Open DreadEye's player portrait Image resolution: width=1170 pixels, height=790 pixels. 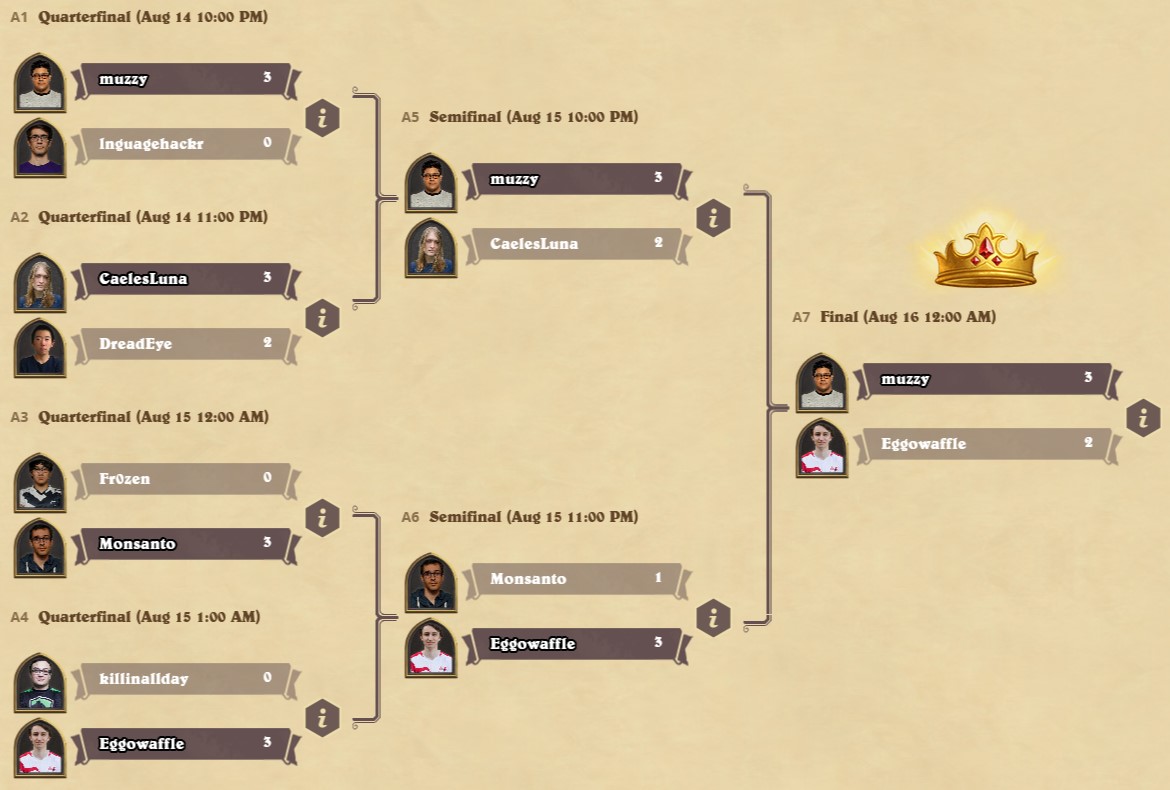coord(40,347)
